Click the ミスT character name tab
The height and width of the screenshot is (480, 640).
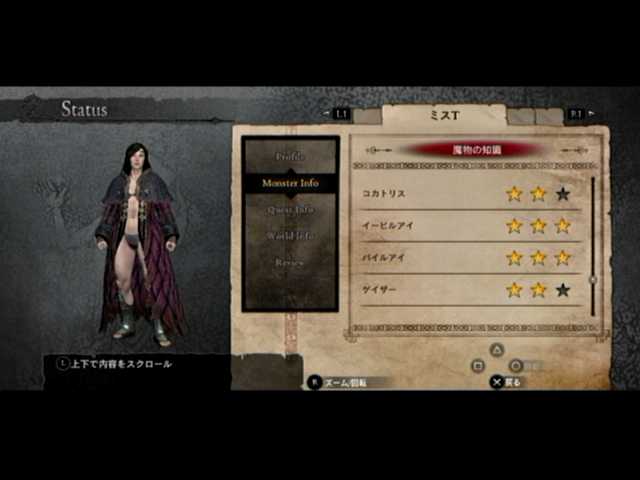pyautogui.click(x=444, y=115)
